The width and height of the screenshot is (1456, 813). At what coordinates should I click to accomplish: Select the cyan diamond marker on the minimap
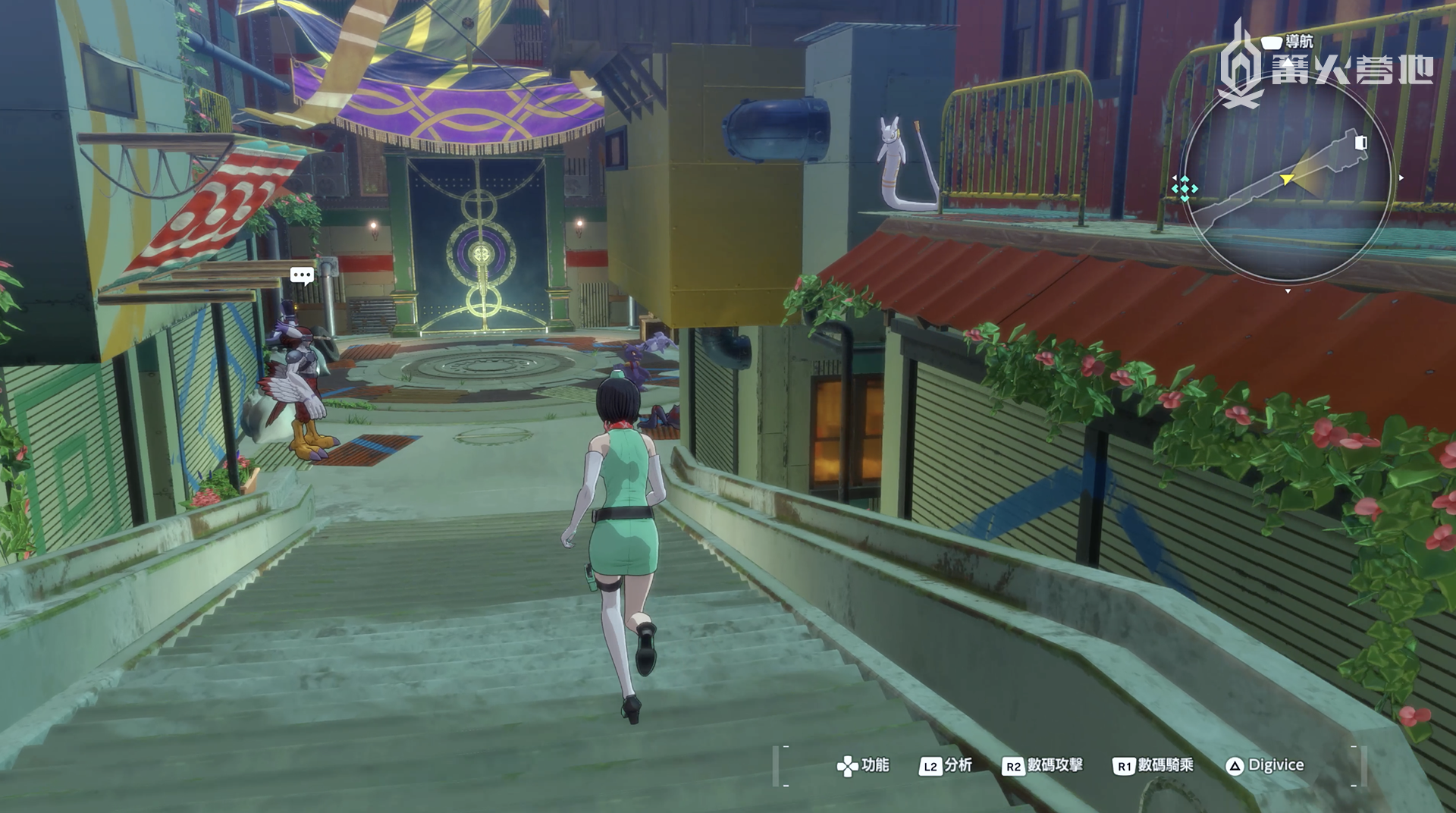(x=1184, y=188)
